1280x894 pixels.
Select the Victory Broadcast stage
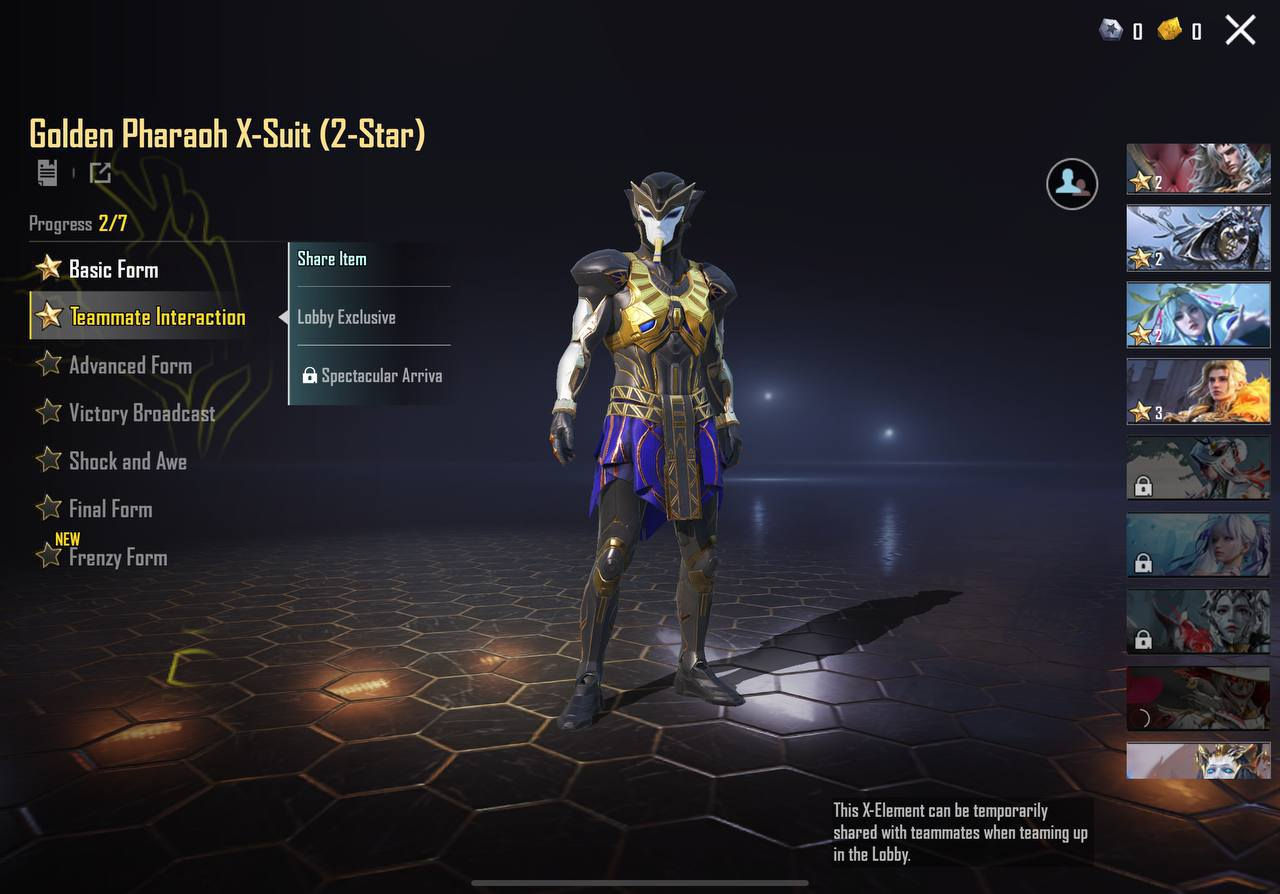[141, 413]
